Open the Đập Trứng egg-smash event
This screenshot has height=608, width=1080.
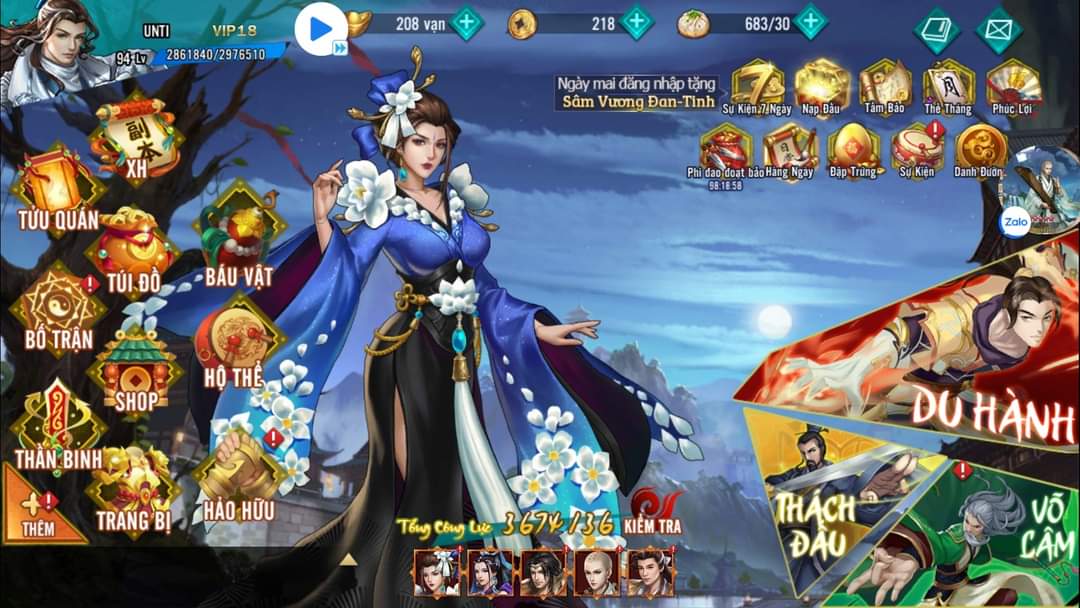pyautogui.click(x=853, y=151)
